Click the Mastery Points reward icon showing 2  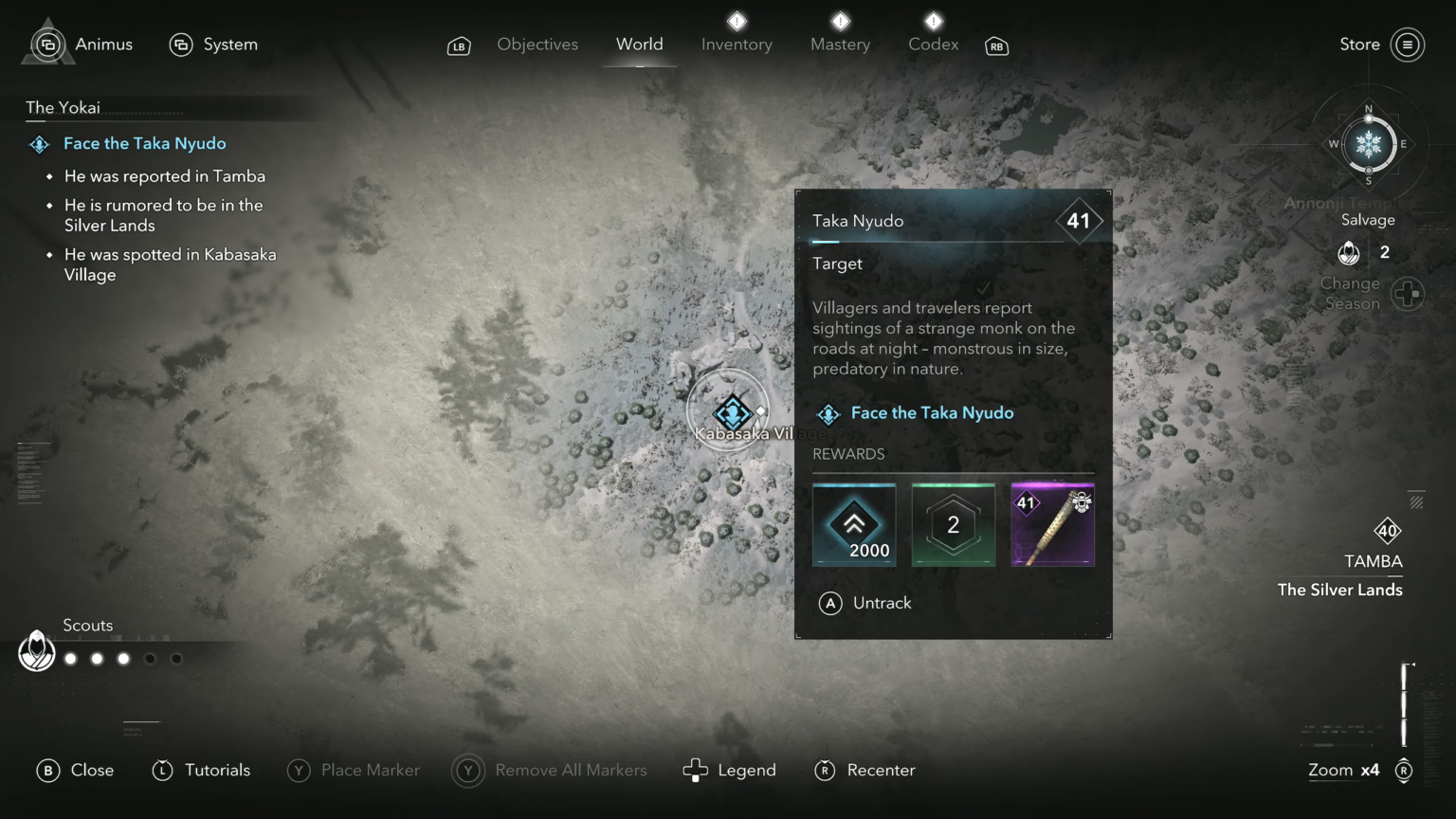tap(953, 524)
